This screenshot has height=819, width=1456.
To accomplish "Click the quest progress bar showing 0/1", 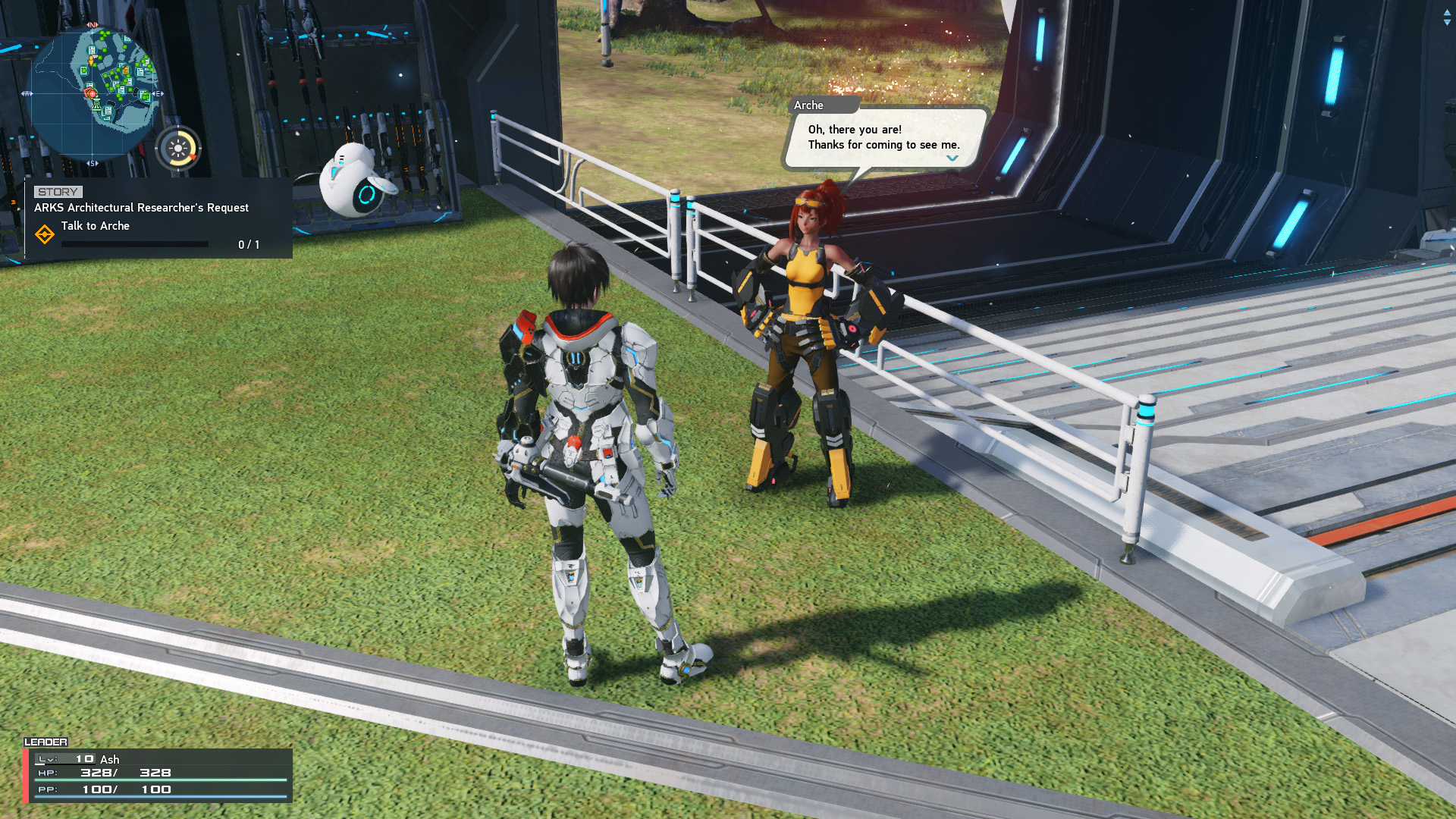I will [135, 244].
